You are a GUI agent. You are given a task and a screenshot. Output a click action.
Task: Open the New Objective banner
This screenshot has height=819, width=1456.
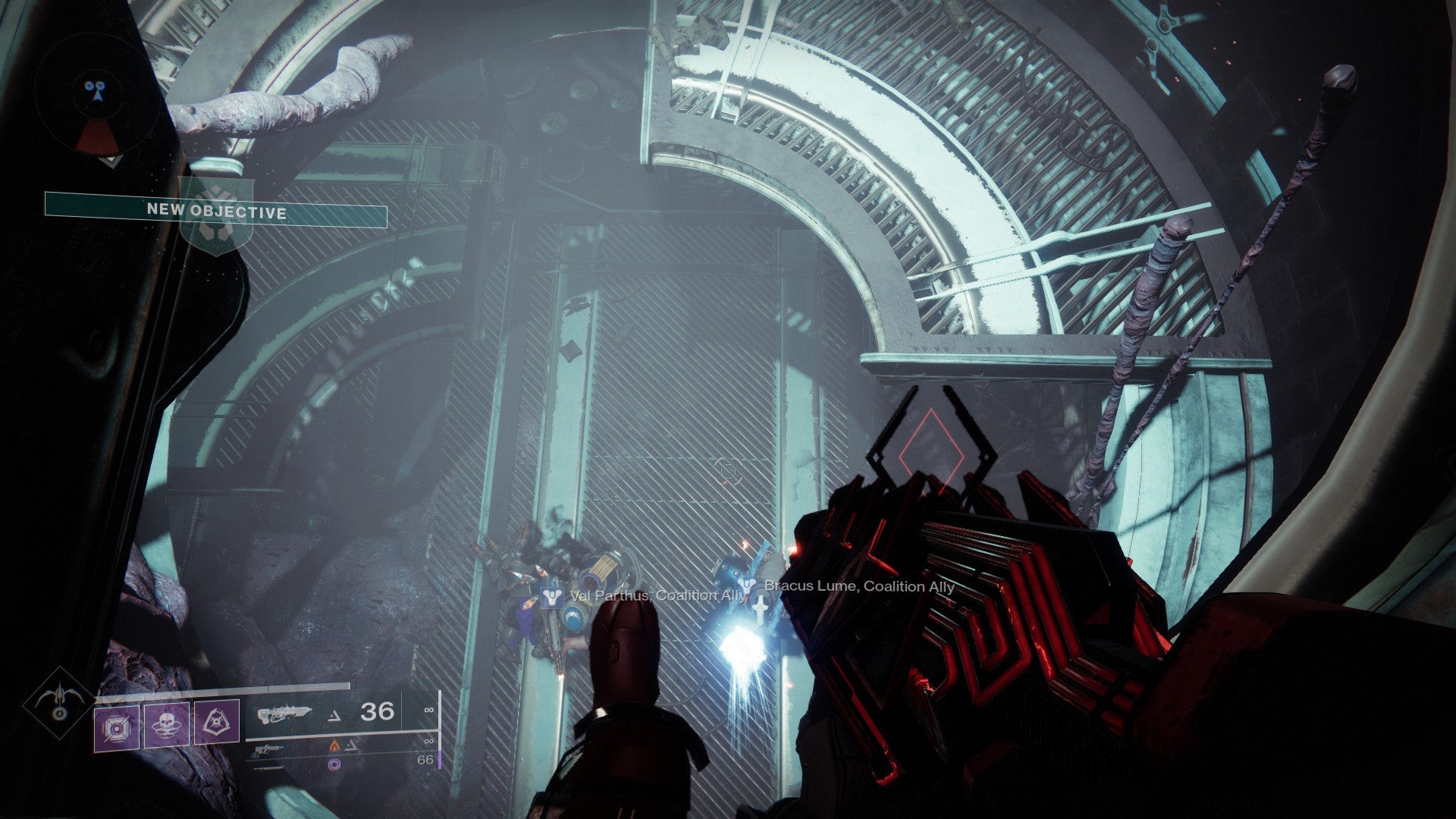pos(216,210)
